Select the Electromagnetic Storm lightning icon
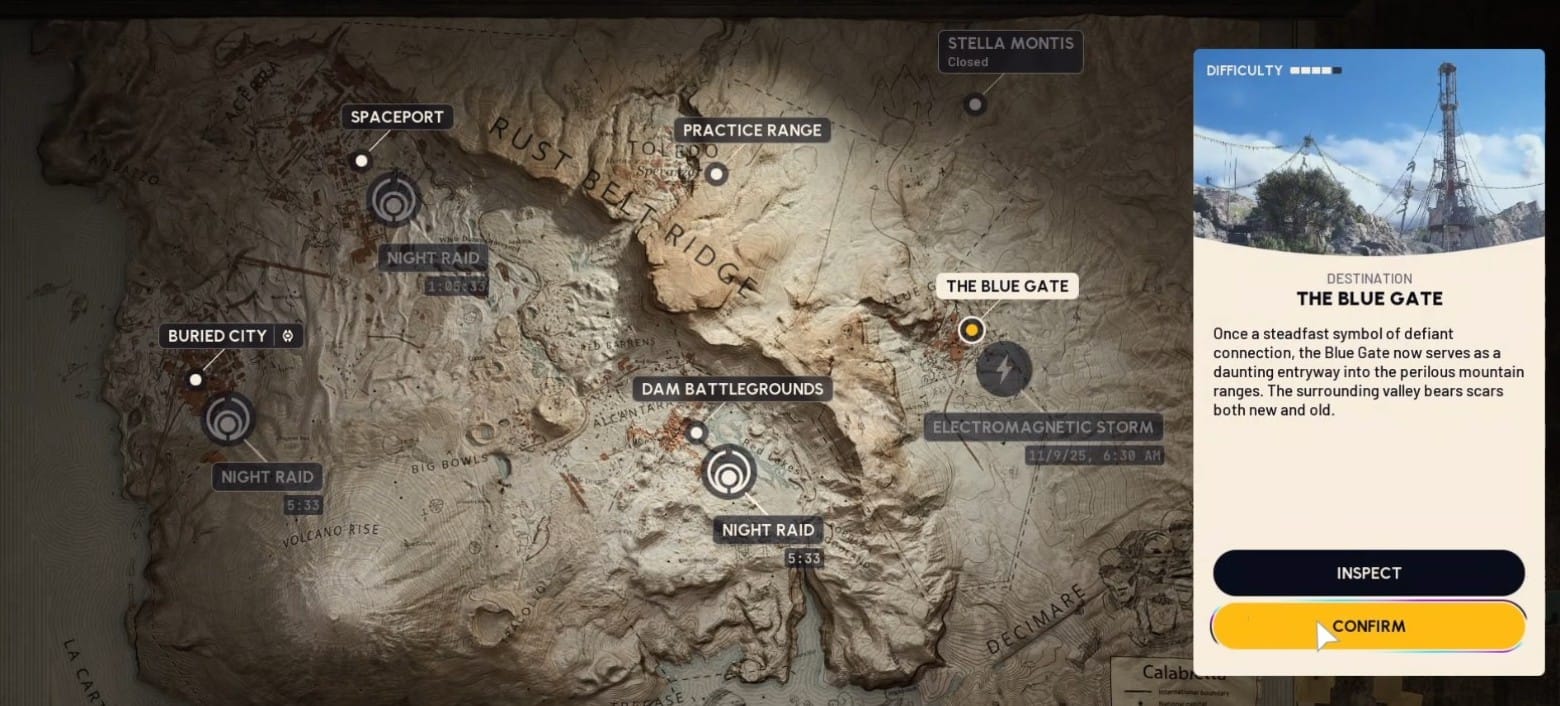 pos(1003,369)
